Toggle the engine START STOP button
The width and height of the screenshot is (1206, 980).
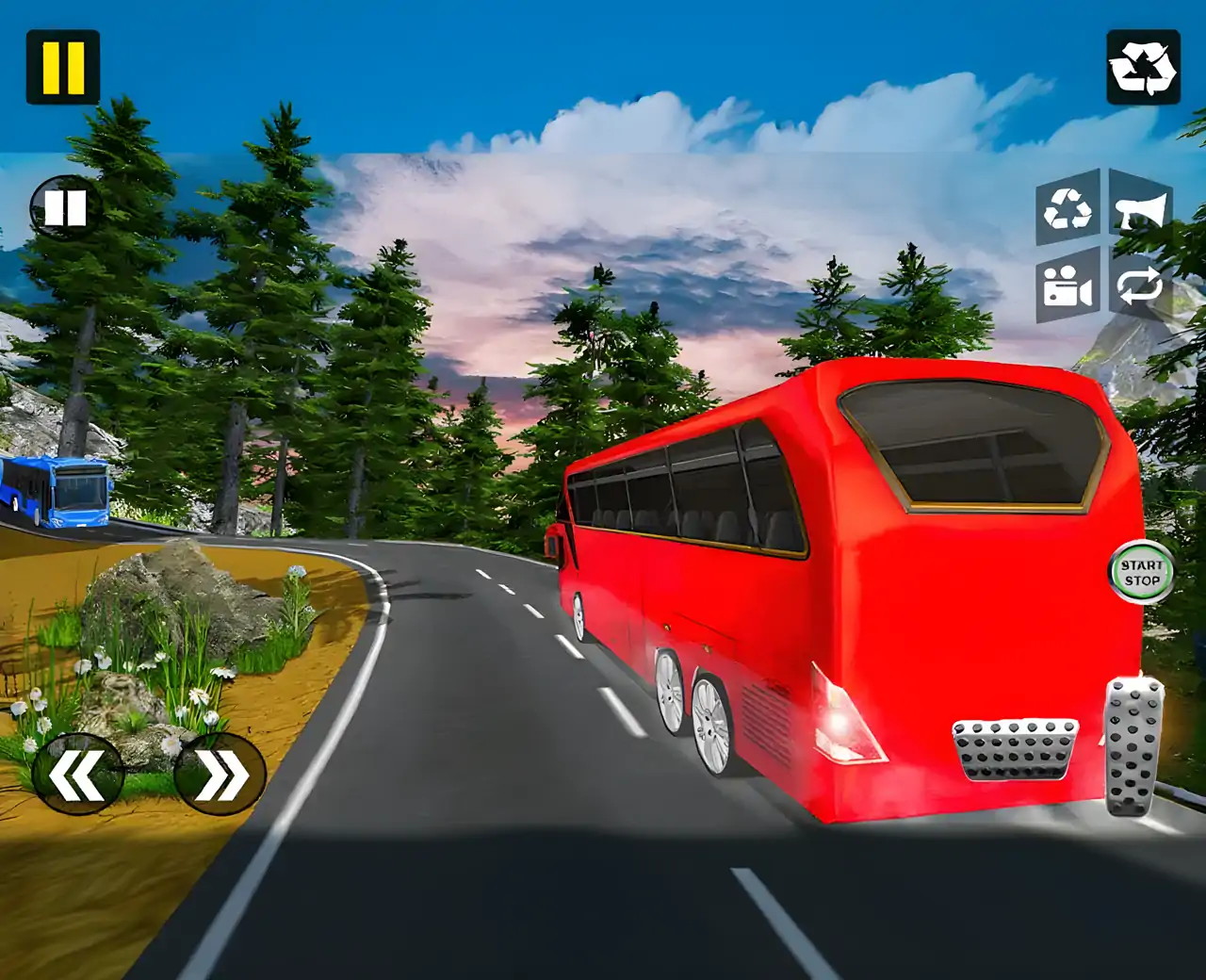point(1142,572)
